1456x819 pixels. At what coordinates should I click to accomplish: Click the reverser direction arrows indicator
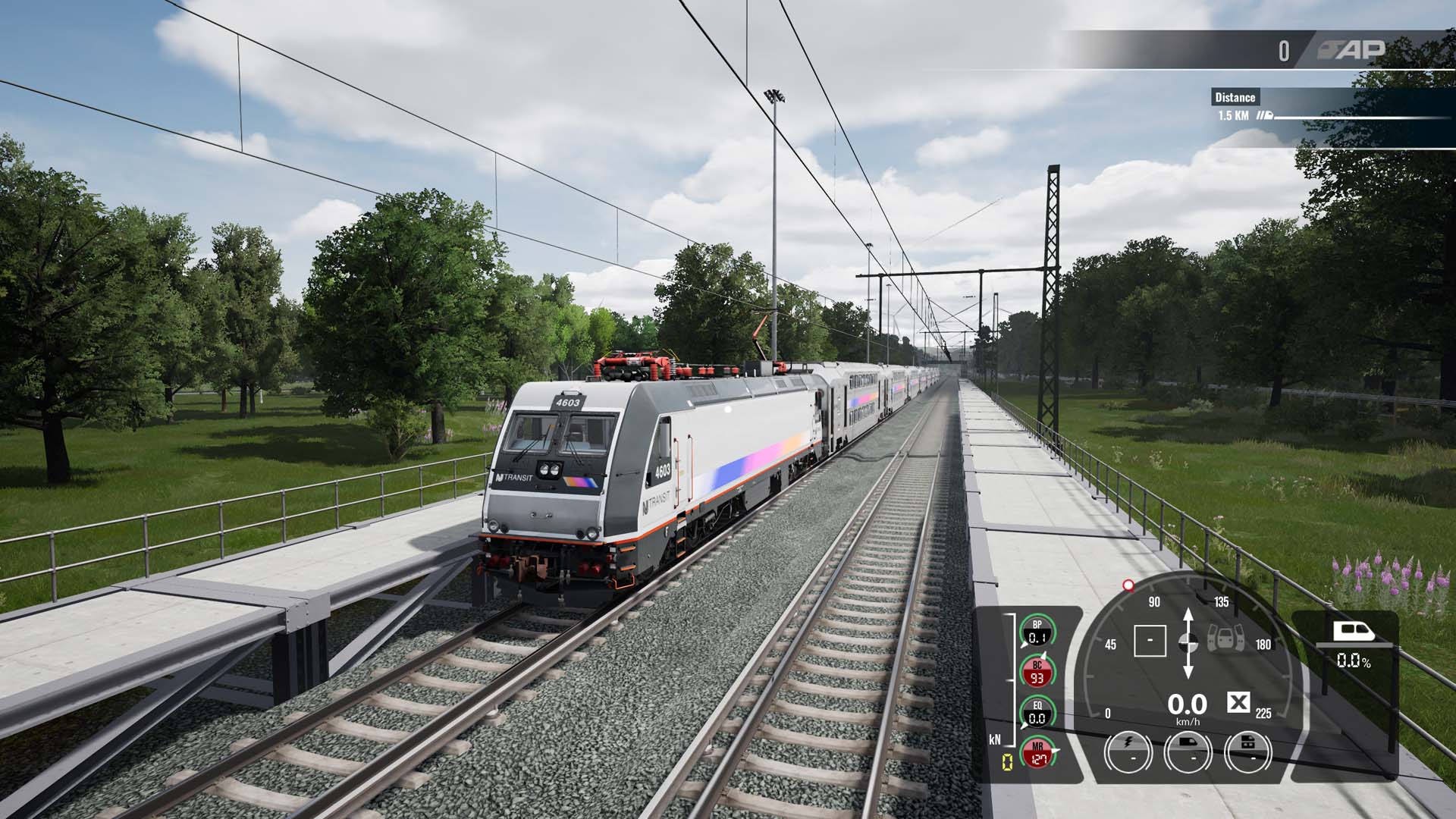tap(1188, 642)
